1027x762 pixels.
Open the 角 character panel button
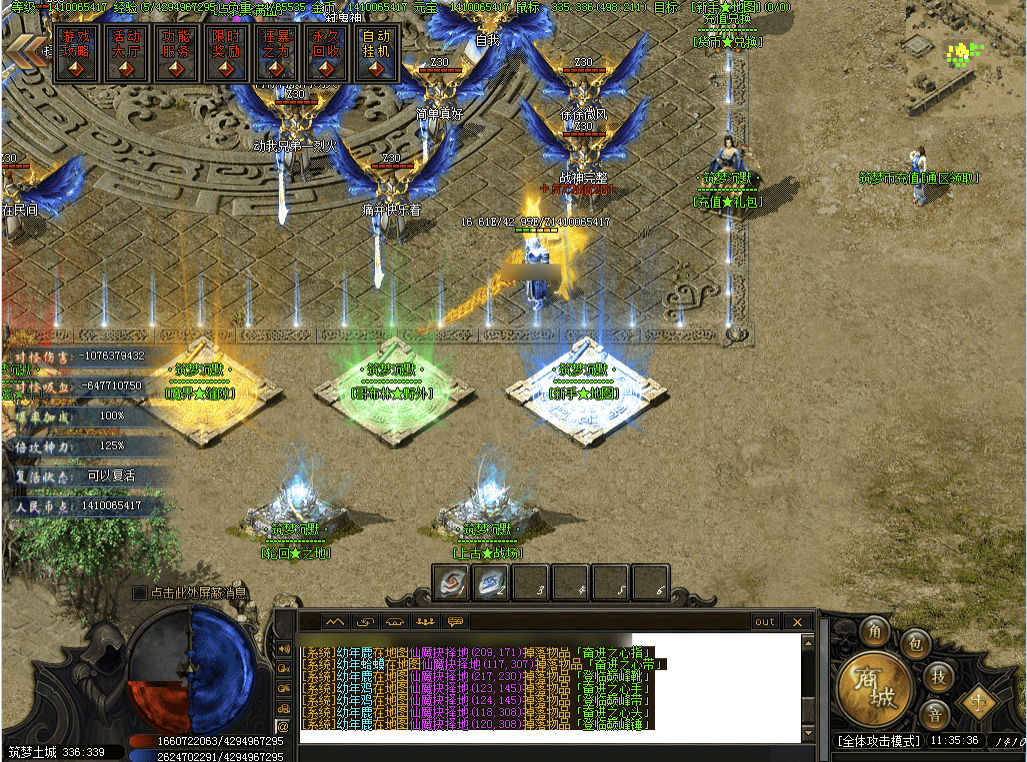(875, 630)
